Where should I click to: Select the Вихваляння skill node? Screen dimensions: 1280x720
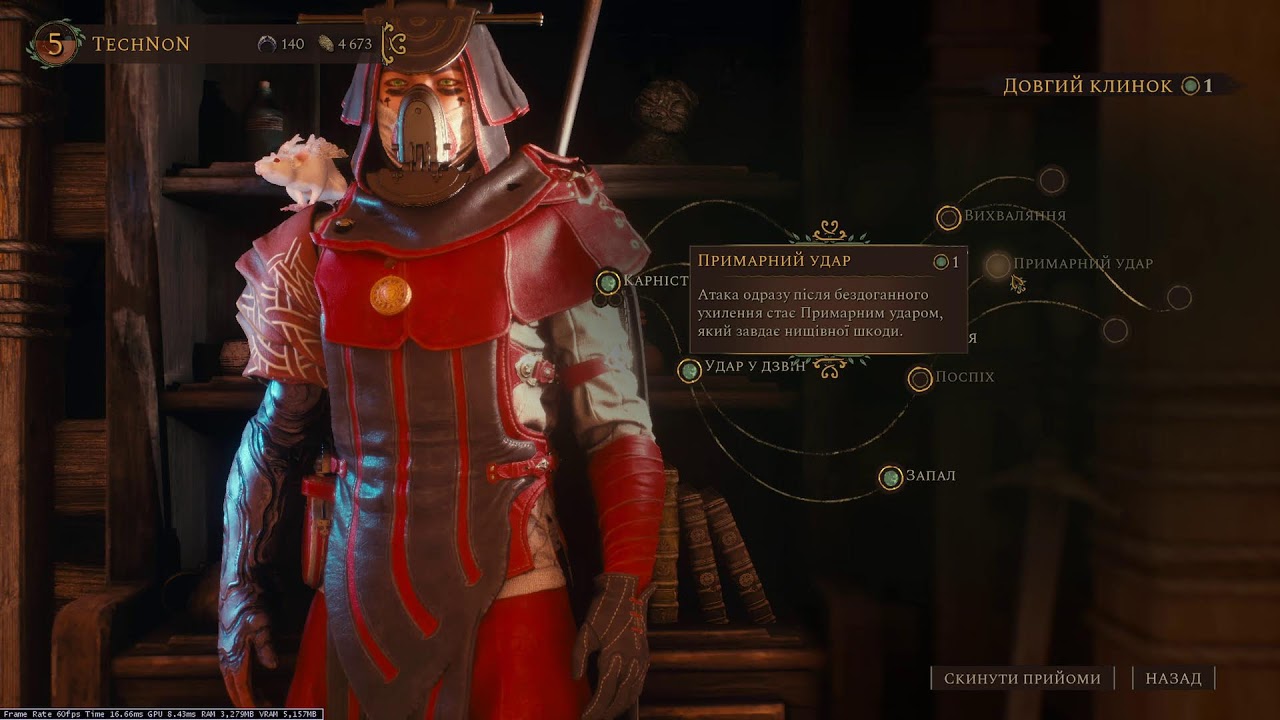click(x=948, y=217)
